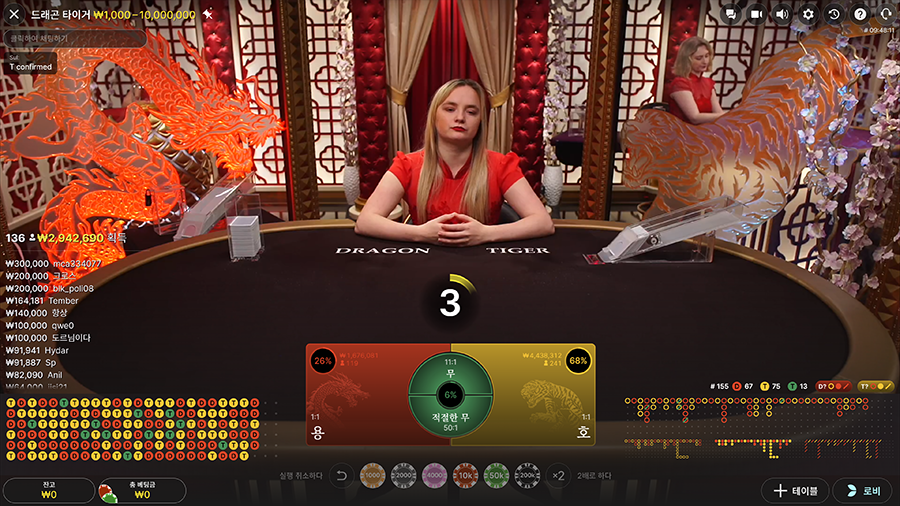This screenshot has height=506, width=900.
Task: Double the bet with ×2 button
Action: pos(558,476)
